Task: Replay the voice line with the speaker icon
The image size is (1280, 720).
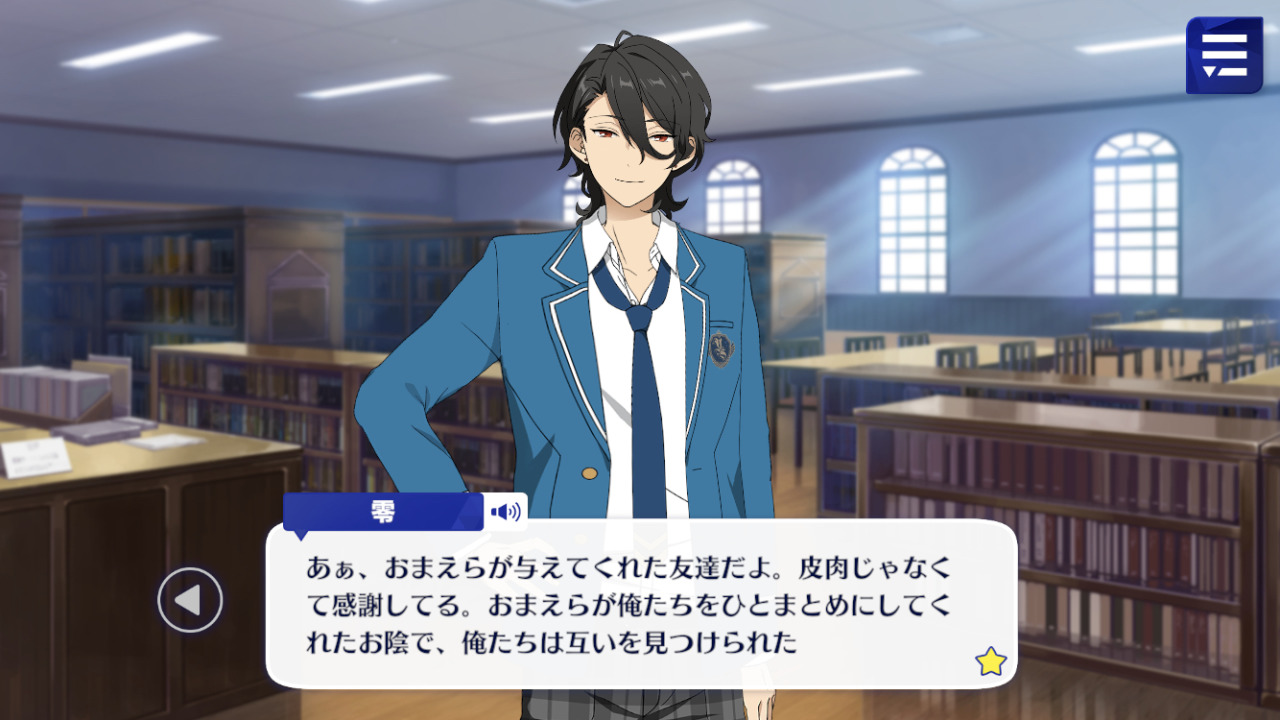Action: point(505,513)
